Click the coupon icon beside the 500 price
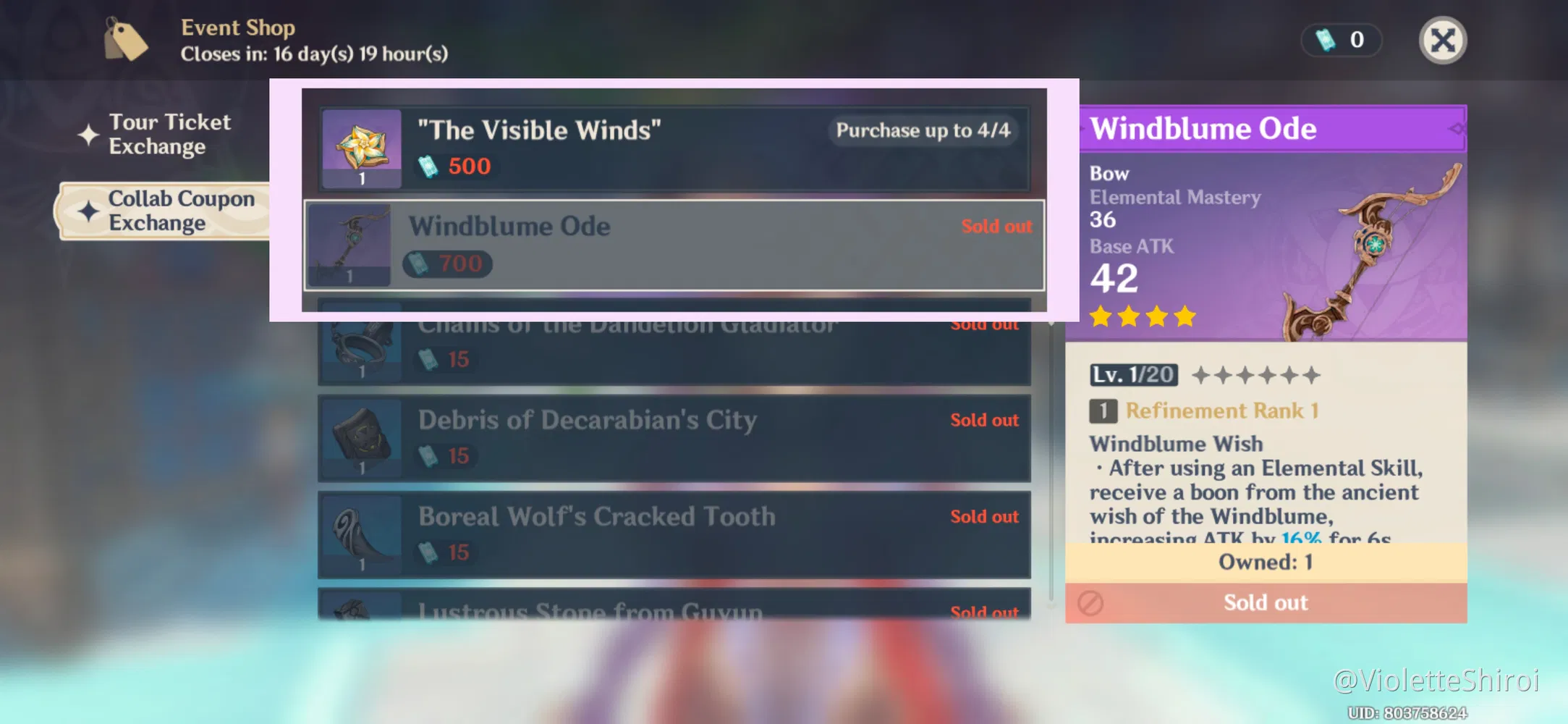Image resolution: width=1568 pixels, height=724 pixels. [x=428, y=166]
